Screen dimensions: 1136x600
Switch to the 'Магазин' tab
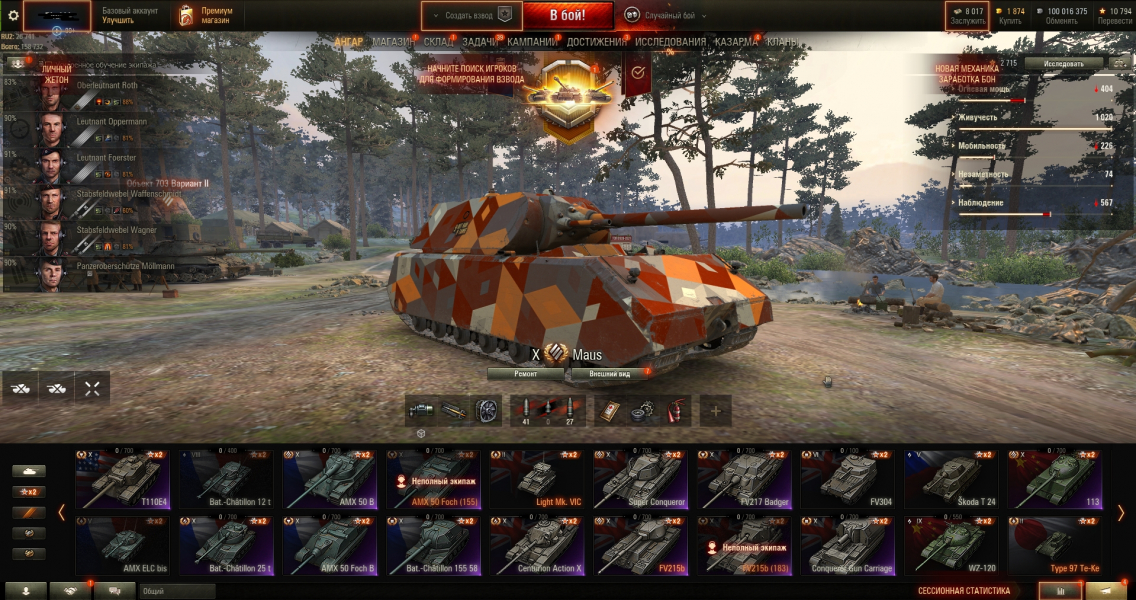[x=393, y=42]
